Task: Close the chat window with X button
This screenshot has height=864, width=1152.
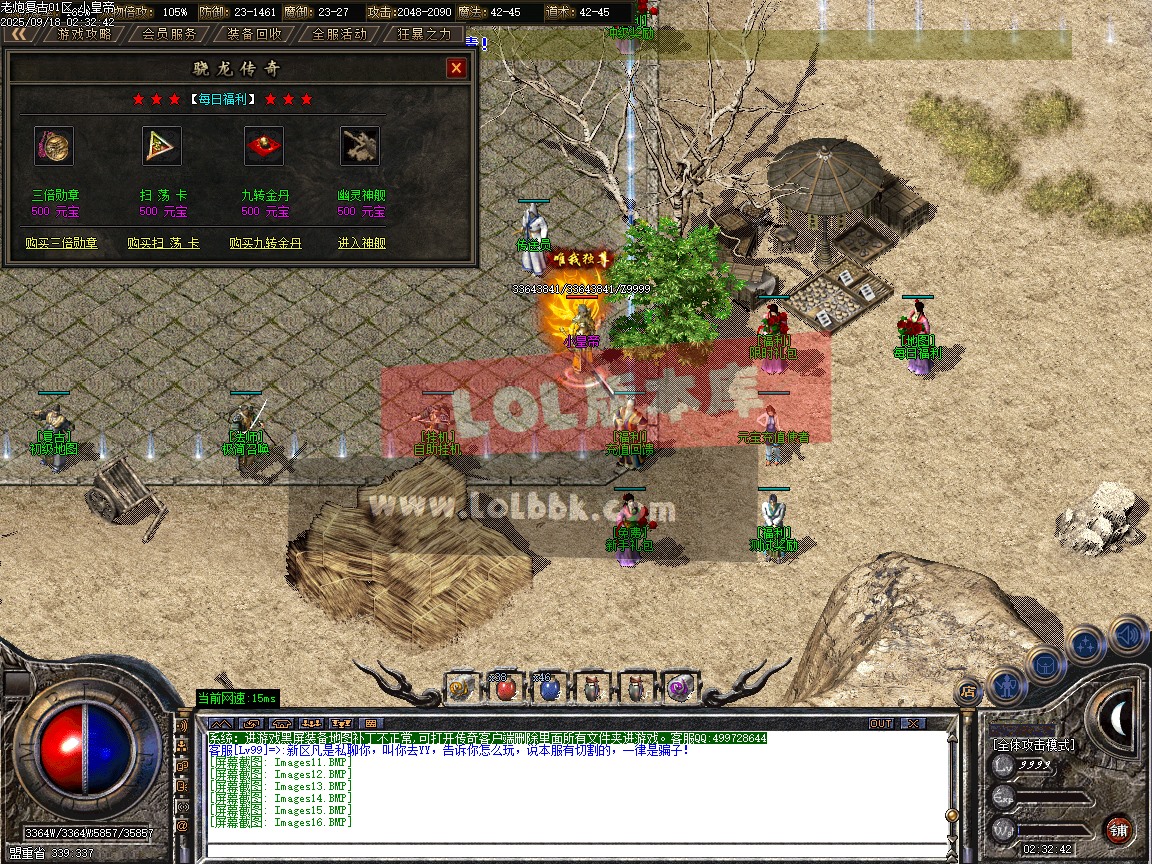Action: click(911, 723)
